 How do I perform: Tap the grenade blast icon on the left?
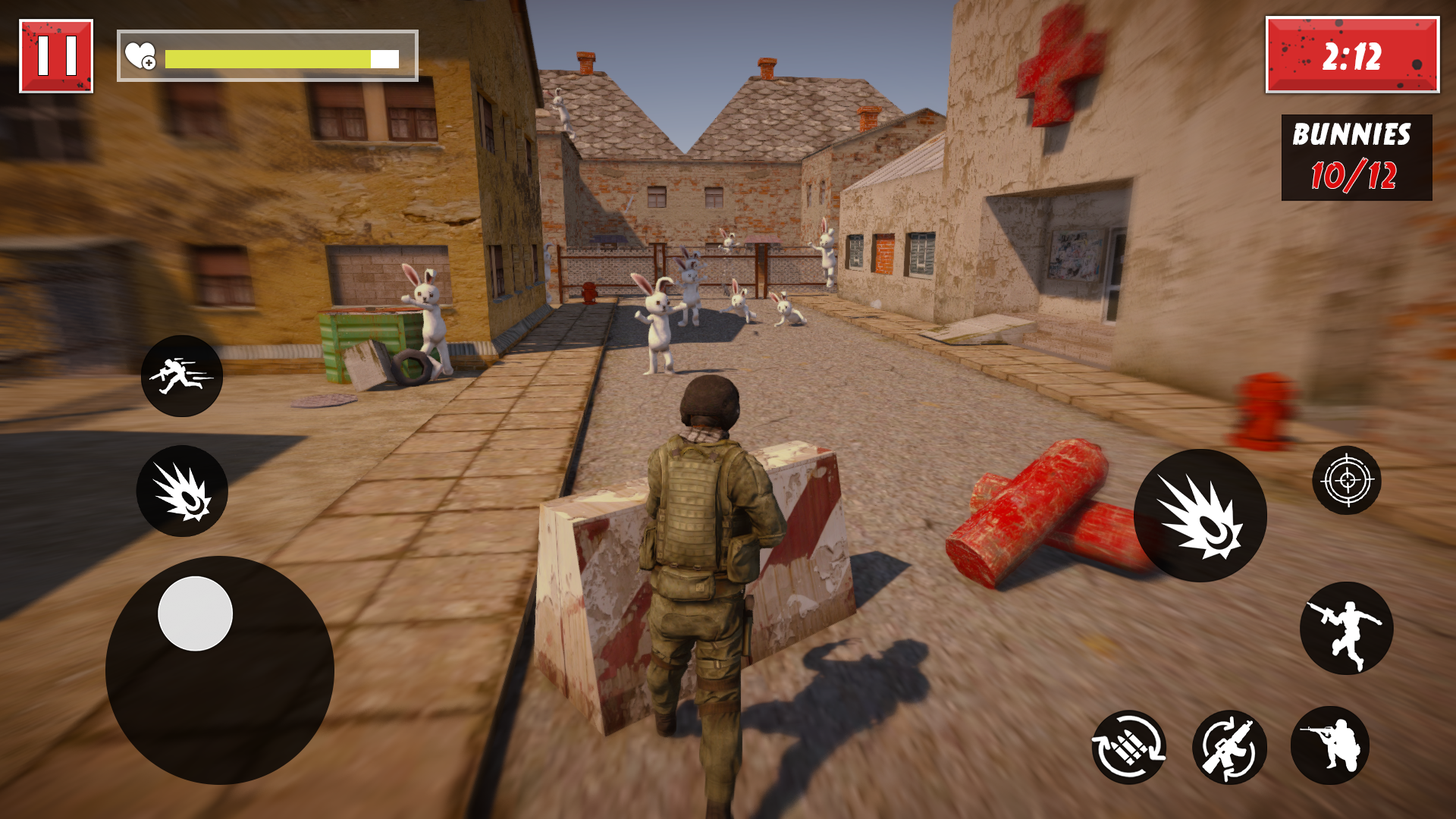182,491
